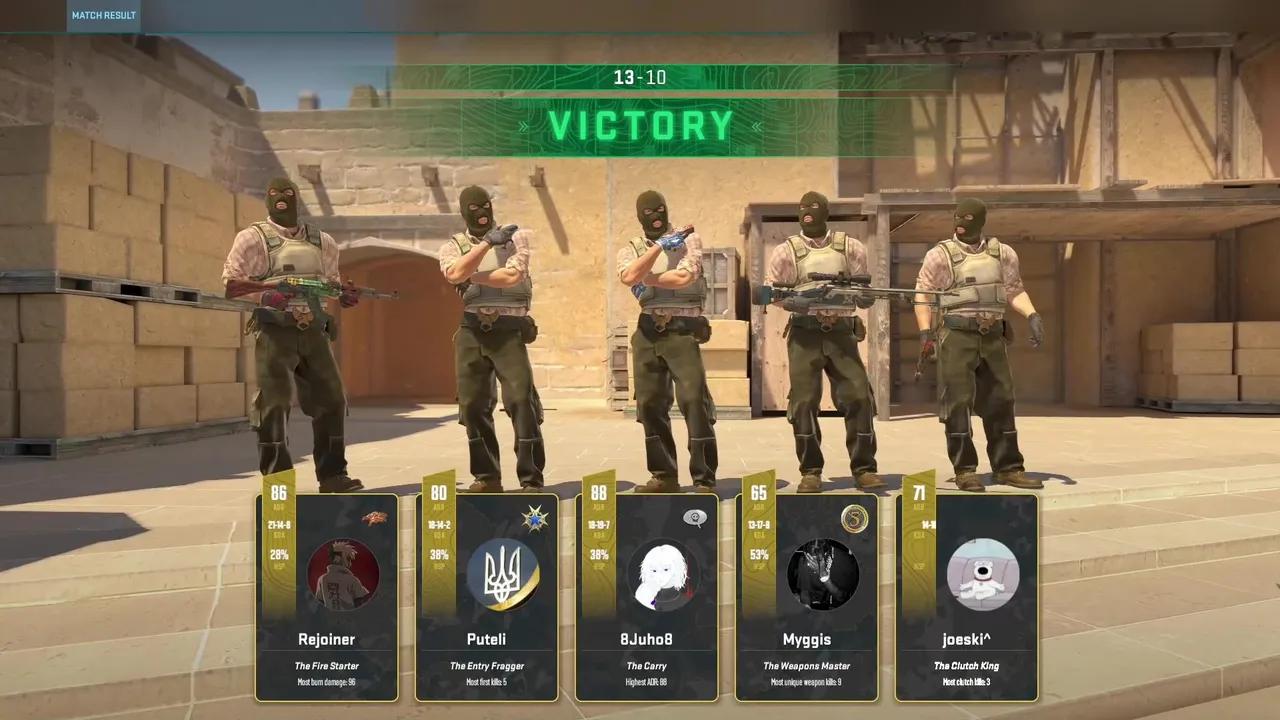This screenshot has height=720, width=1280.
Task: Open the Match Result tab
Action: [x=104, y=15]
